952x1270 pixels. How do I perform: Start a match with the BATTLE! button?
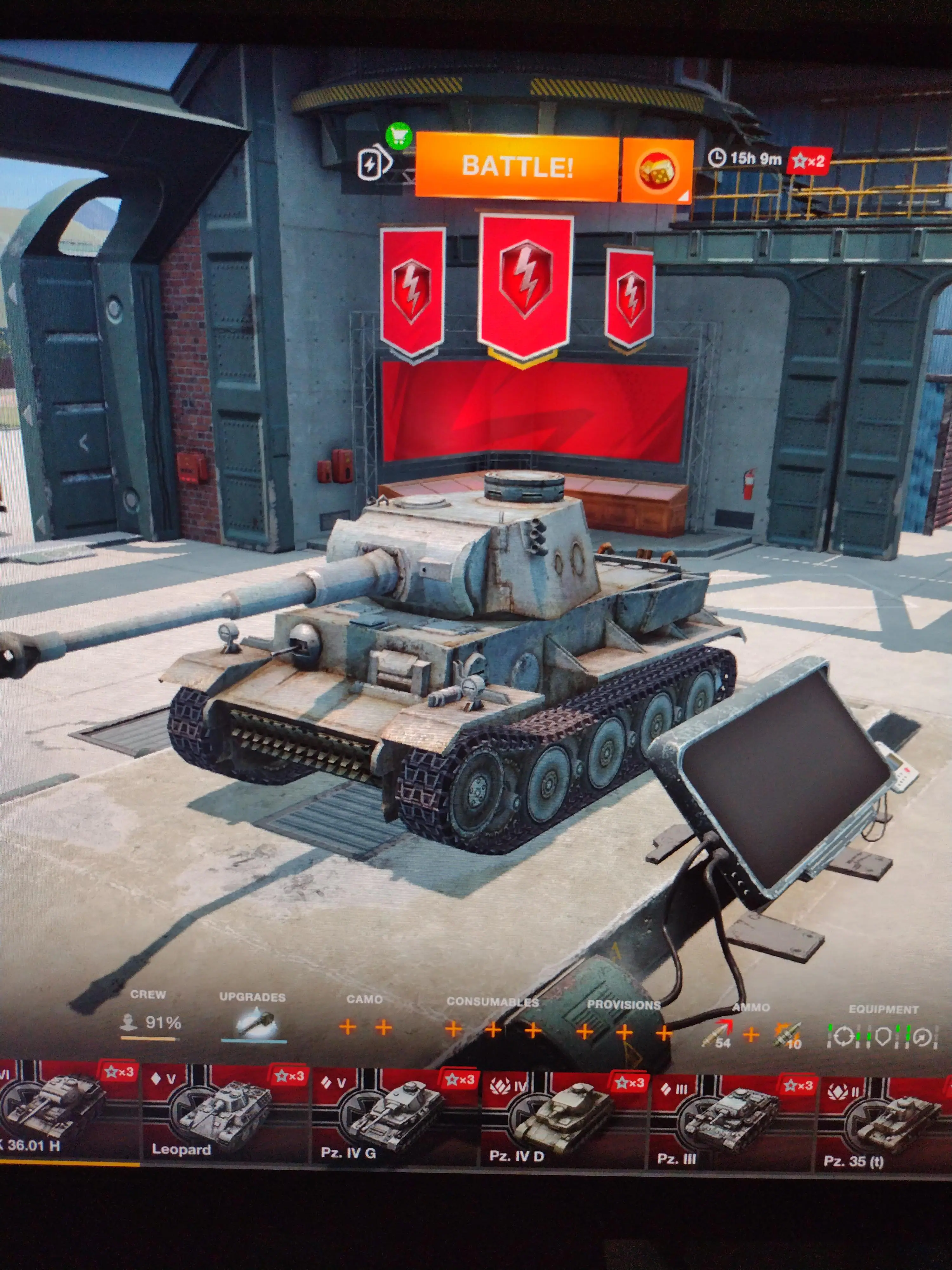tap(516, 167)
